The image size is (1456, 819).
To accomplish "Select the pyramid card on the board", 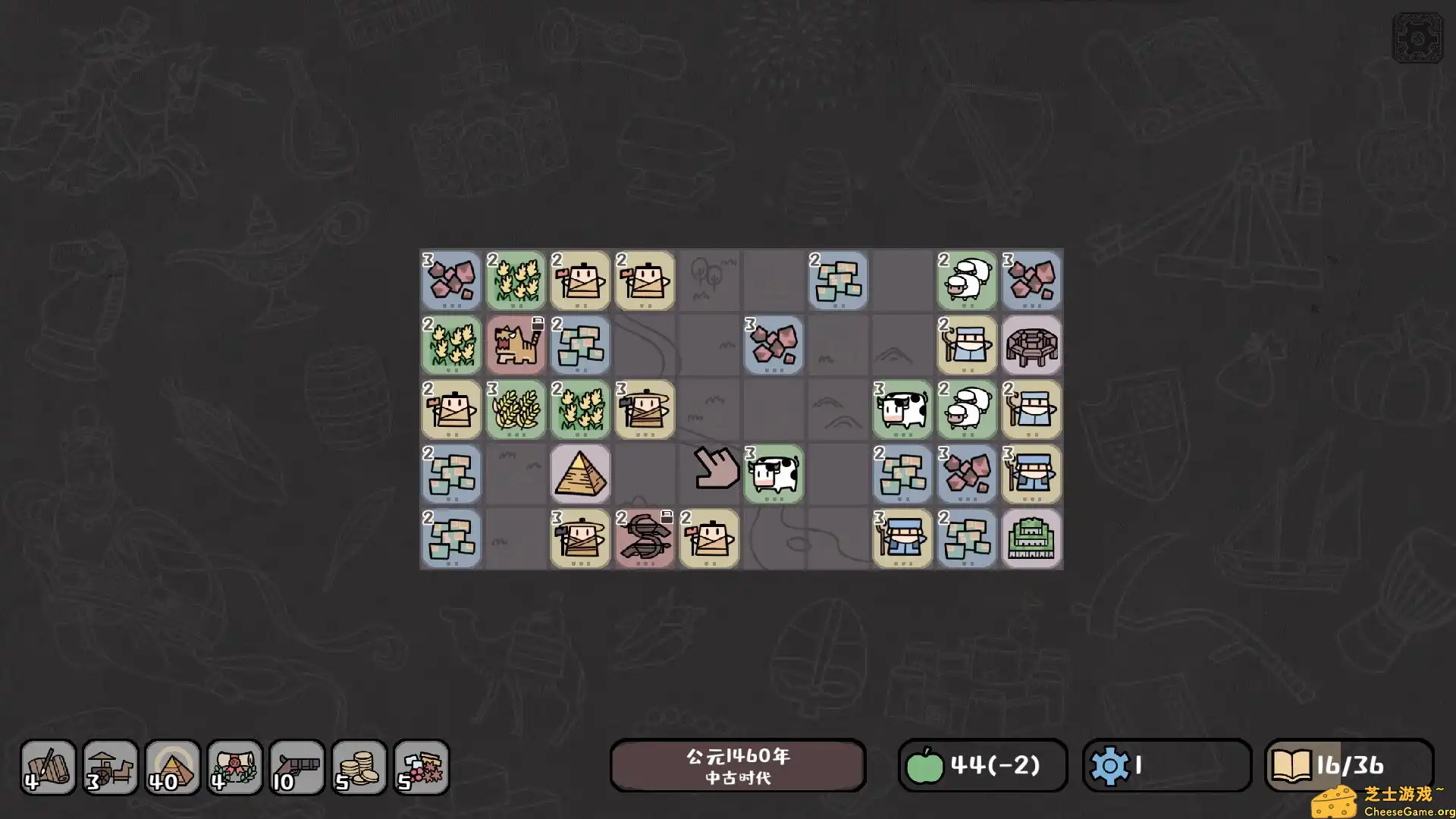I will (x=580, y=474).
